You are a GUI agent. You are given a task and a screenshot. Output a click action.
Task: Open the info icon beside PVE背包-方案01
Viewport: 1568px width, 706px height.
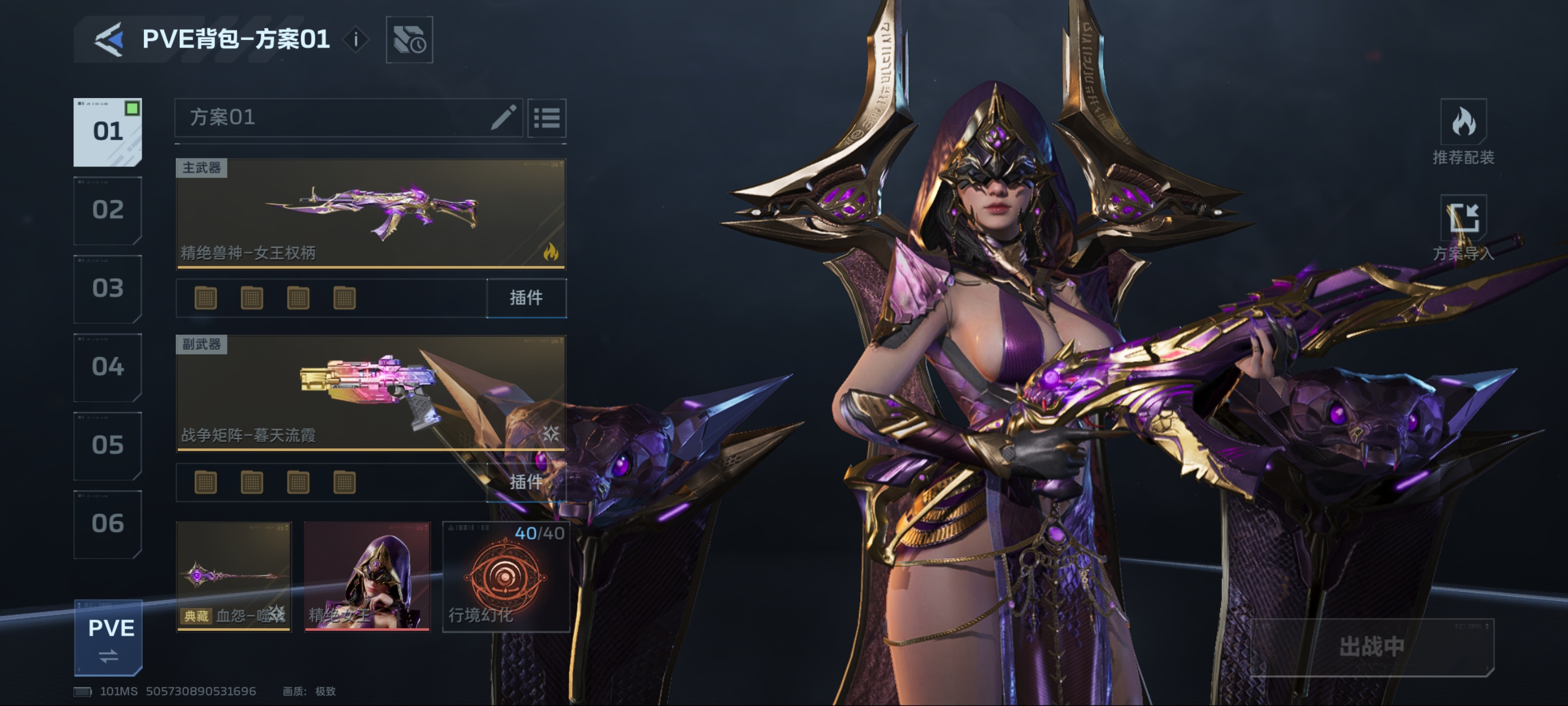(x=356, y=40)
